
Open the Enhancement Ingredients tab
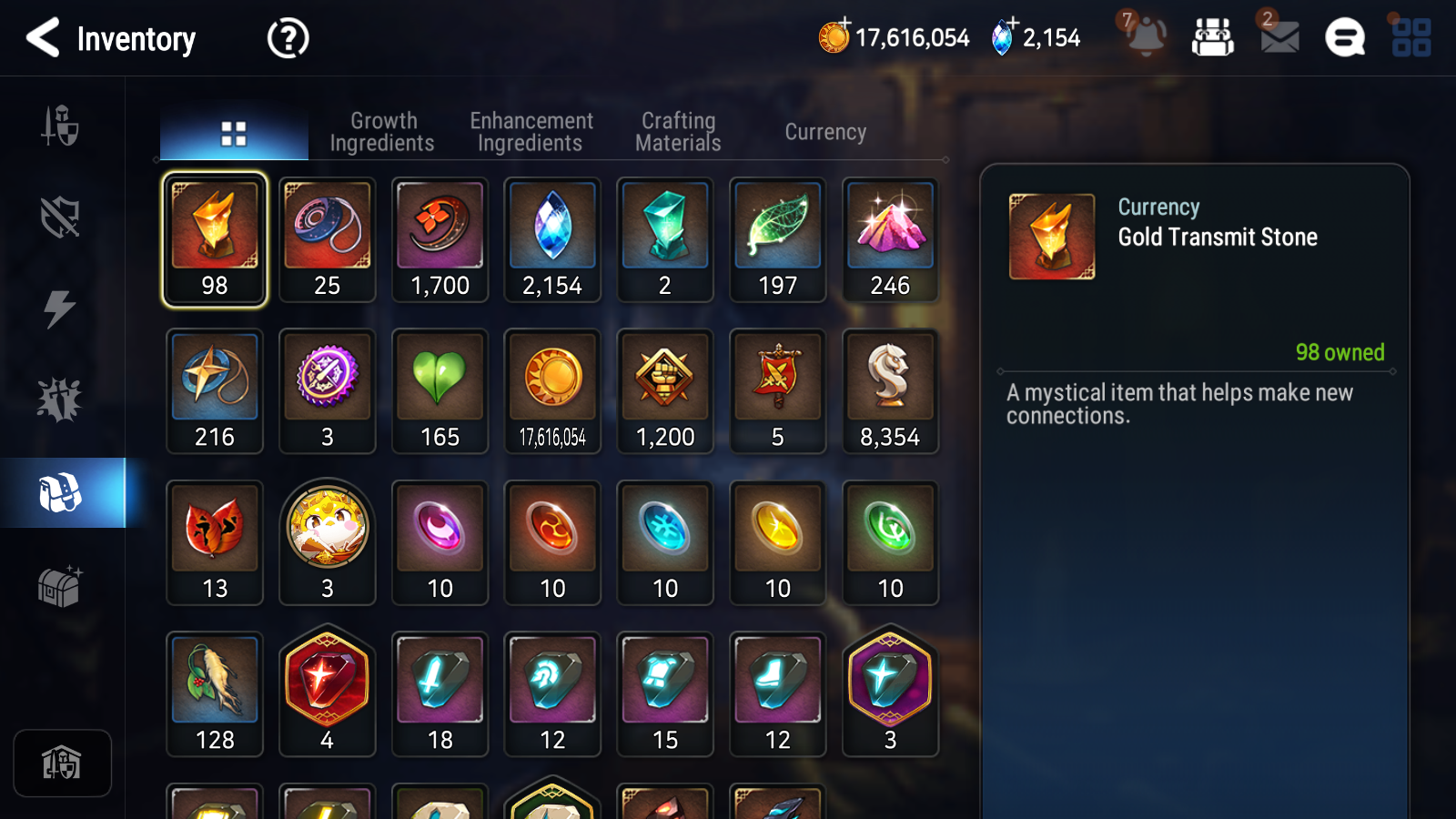point(531,133)
